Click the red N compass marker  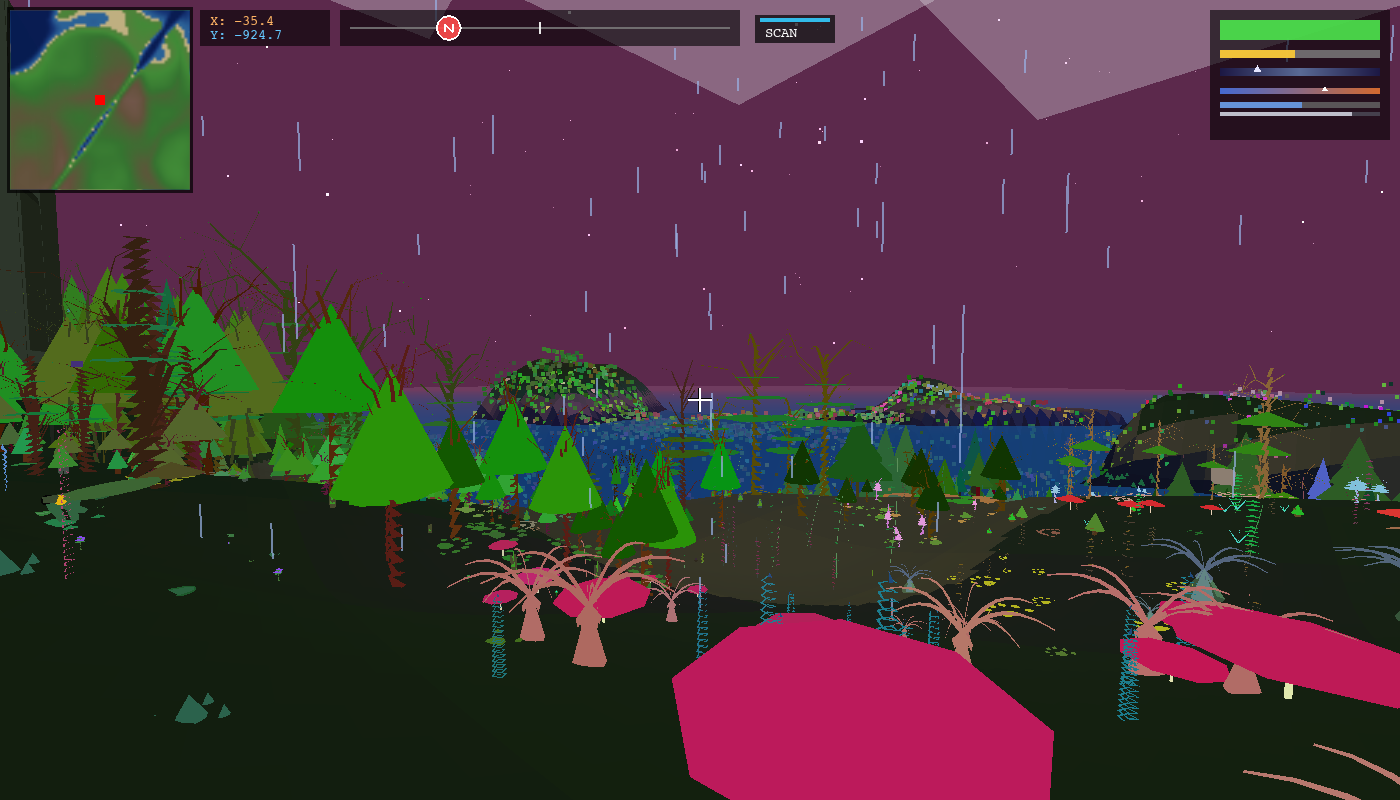[449, 29]
